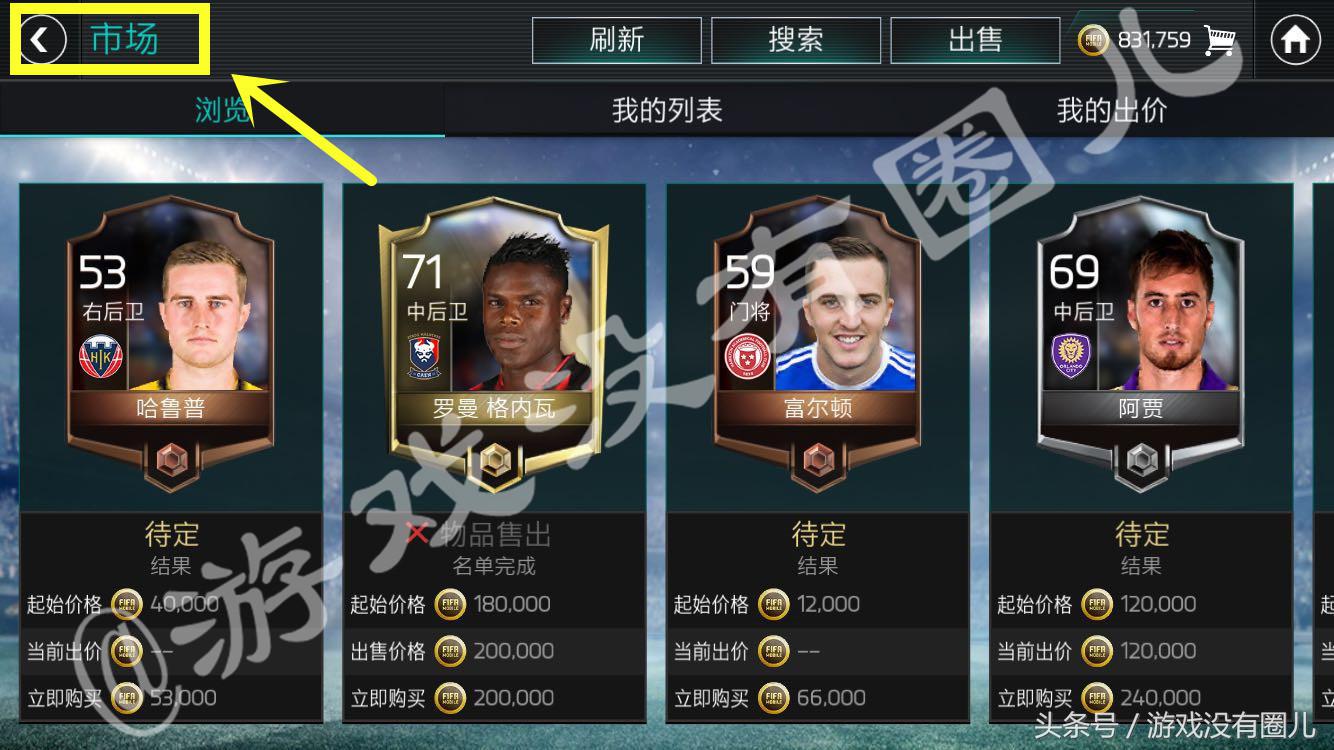Click the back arrow next to 市场
This screenshot has height=750, width=1334.
42,41
